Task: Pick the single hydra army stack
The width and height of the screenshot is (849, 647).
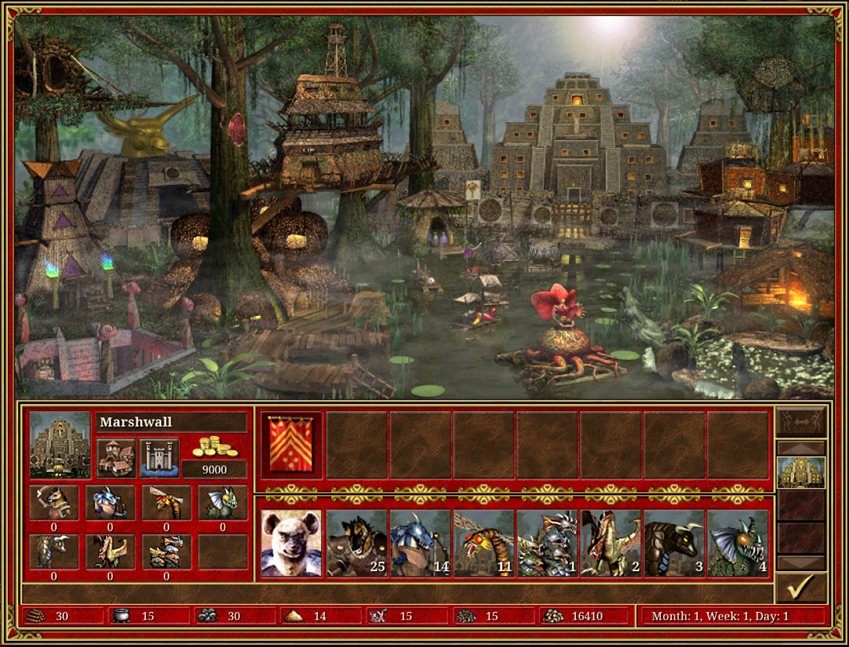Action: [547, 543]
